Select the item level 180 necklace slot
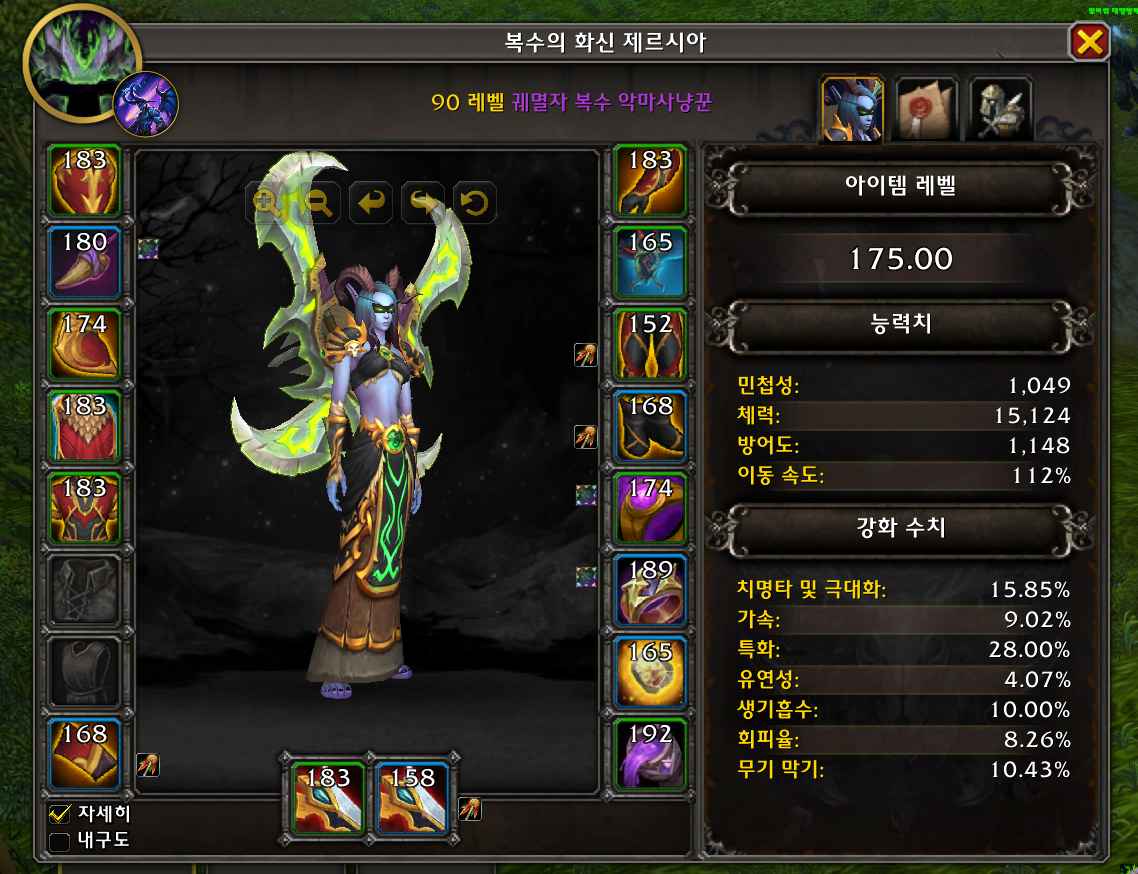 pyautogui.click(x=85, y=263)
